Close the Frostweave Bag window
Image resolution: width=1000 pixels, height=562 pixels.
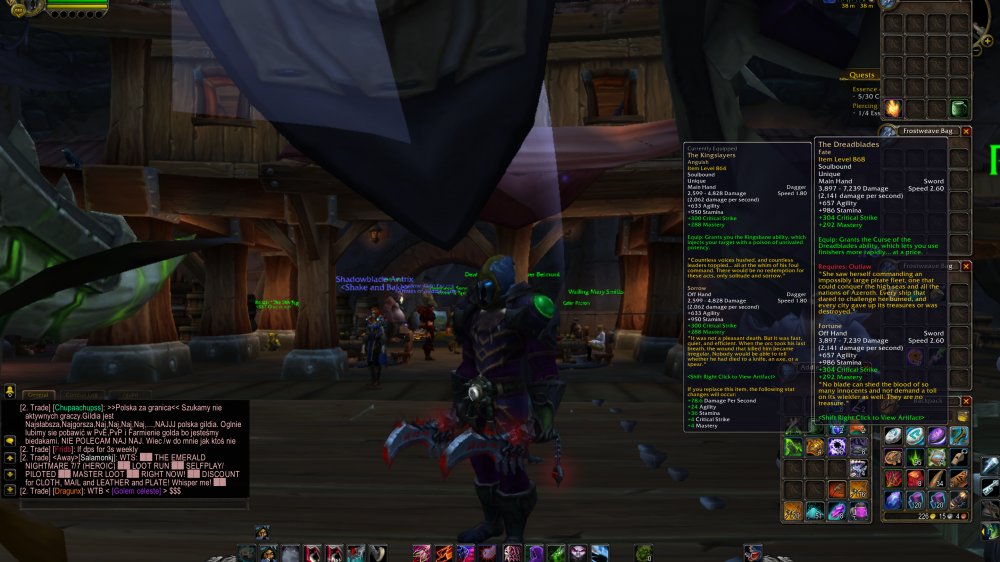pos(966,131)
